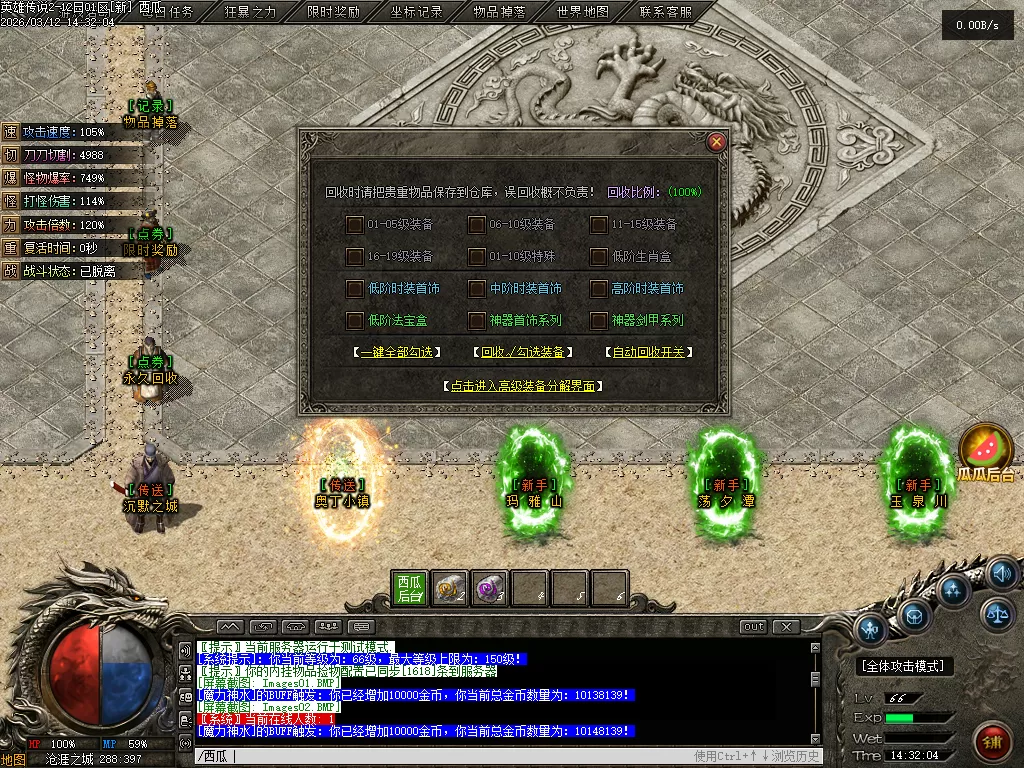The image size is (1024, 768).
Task: Check the 神器剑甲系列 box
Action: [x=599, y=321]
